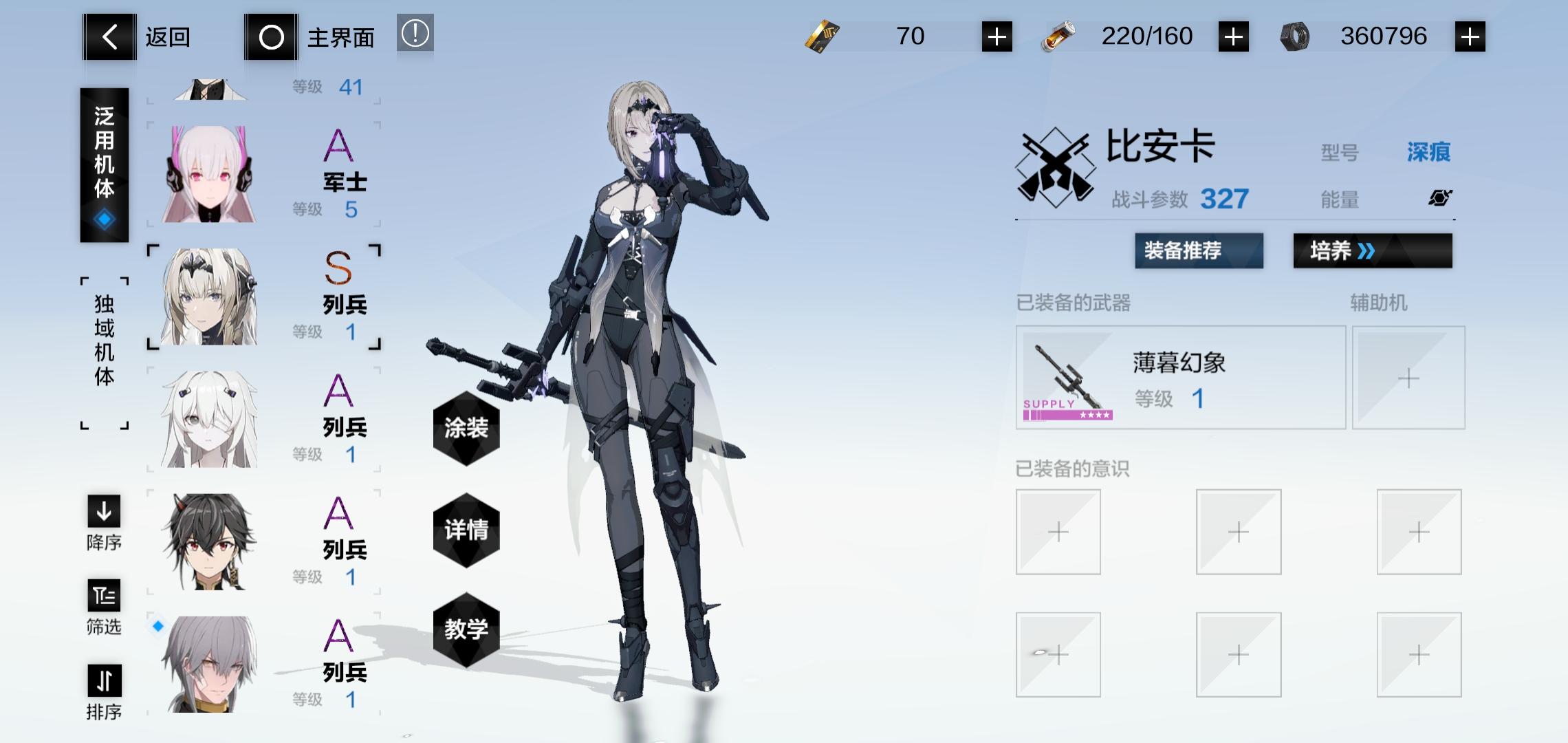Select the equipped weapon 薄暮幻象
The image size is (1568, 743).
click(1180, 378)
